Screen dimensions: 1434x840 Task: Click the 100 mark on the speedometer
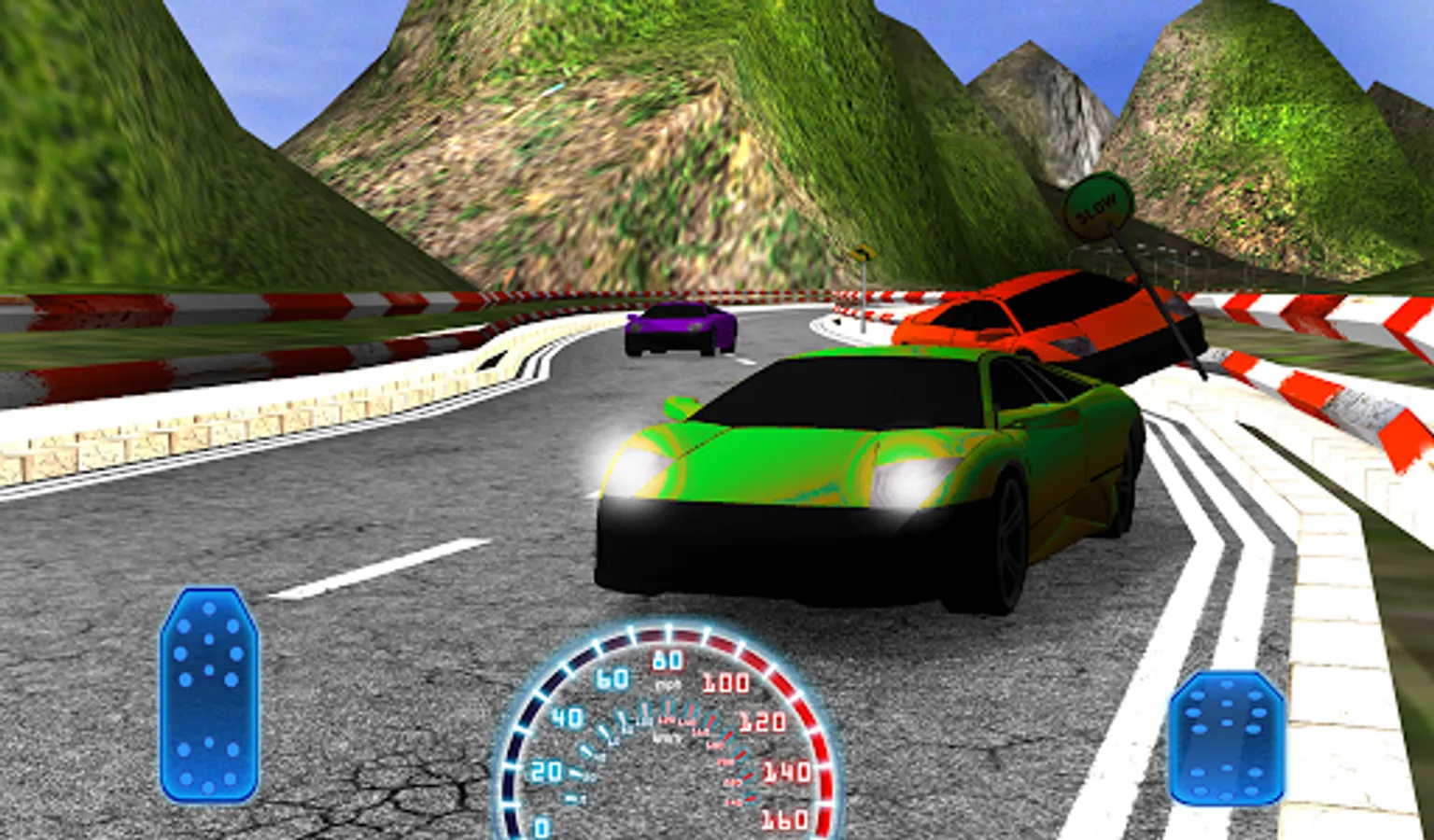point(726,683)
